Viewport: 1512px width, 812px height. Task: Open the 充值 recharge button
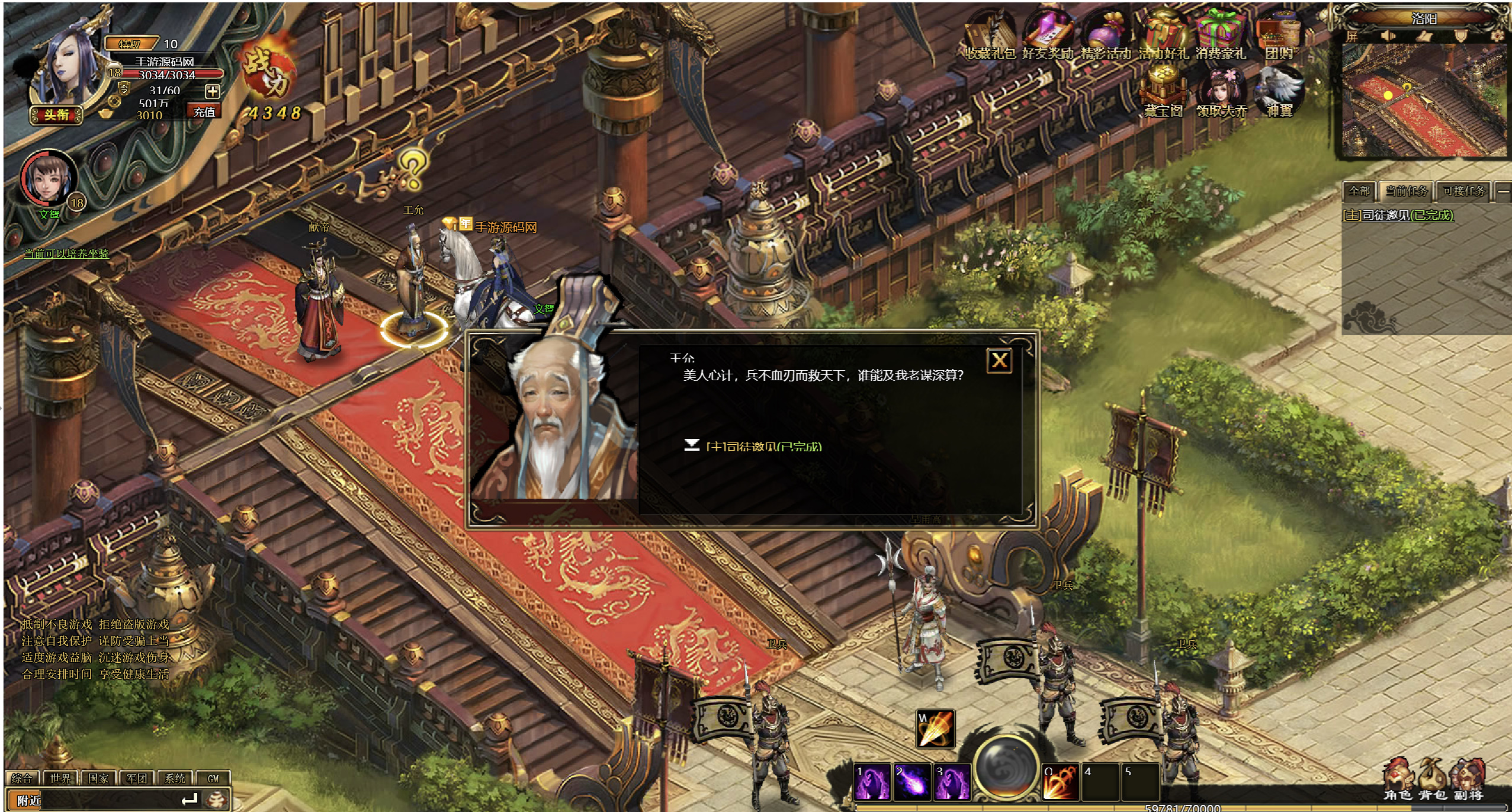click(204, 111)
